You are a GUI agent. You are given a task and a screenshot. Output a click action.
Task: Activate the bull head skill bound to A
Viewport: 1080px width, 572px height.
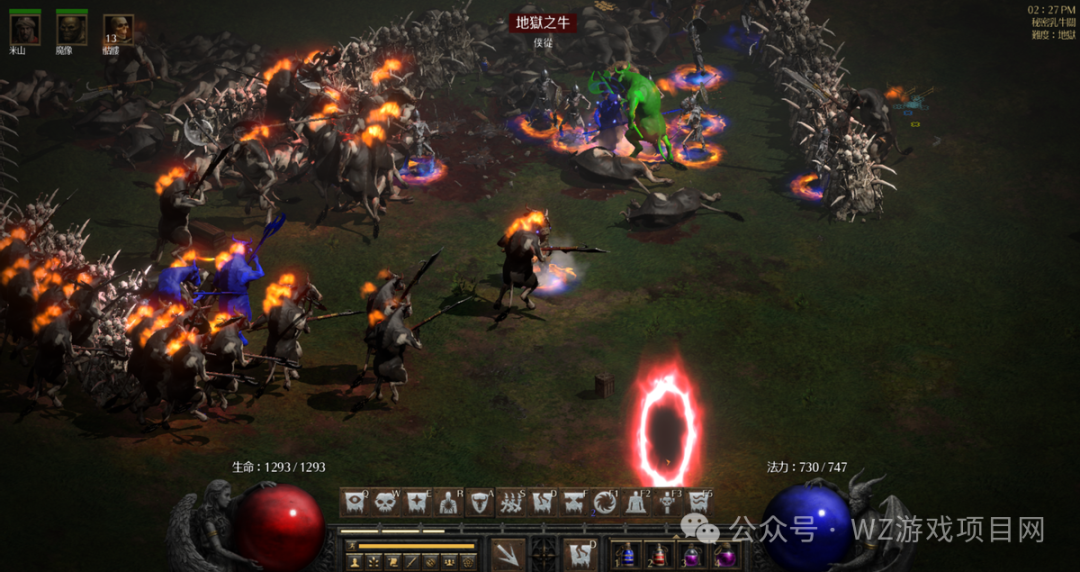coord(480,502)
